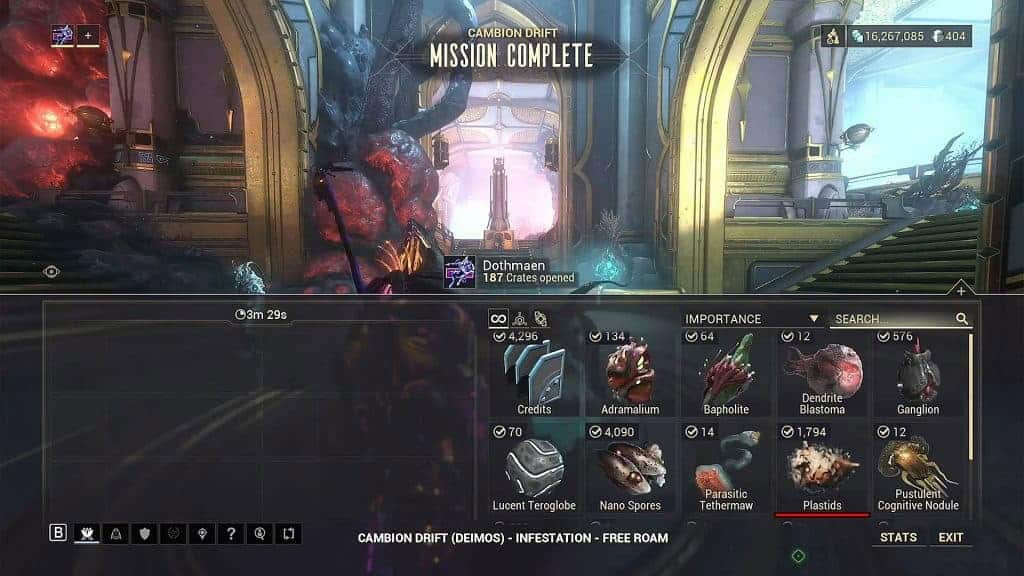Exit the mission results screen

pyautogui.click(x=951, y=537)
